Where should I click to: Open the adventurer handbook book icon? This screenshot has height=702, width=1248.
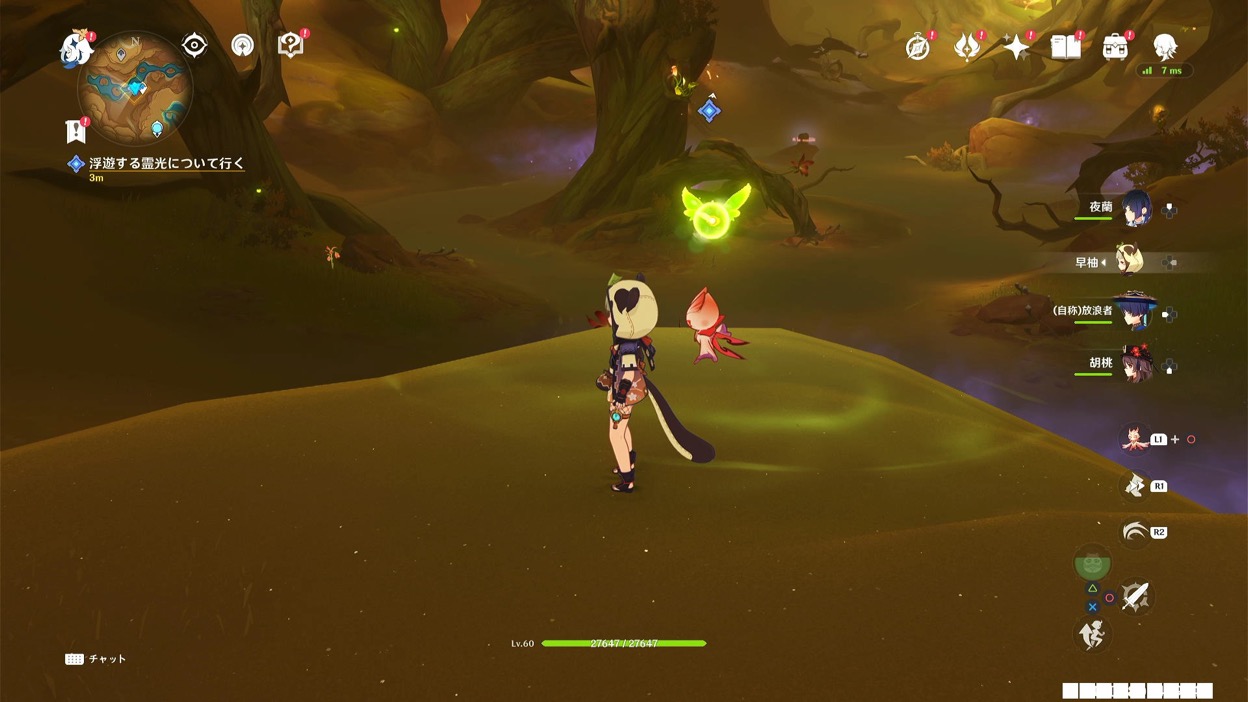pyautogui.click(x=1065, y=47)
